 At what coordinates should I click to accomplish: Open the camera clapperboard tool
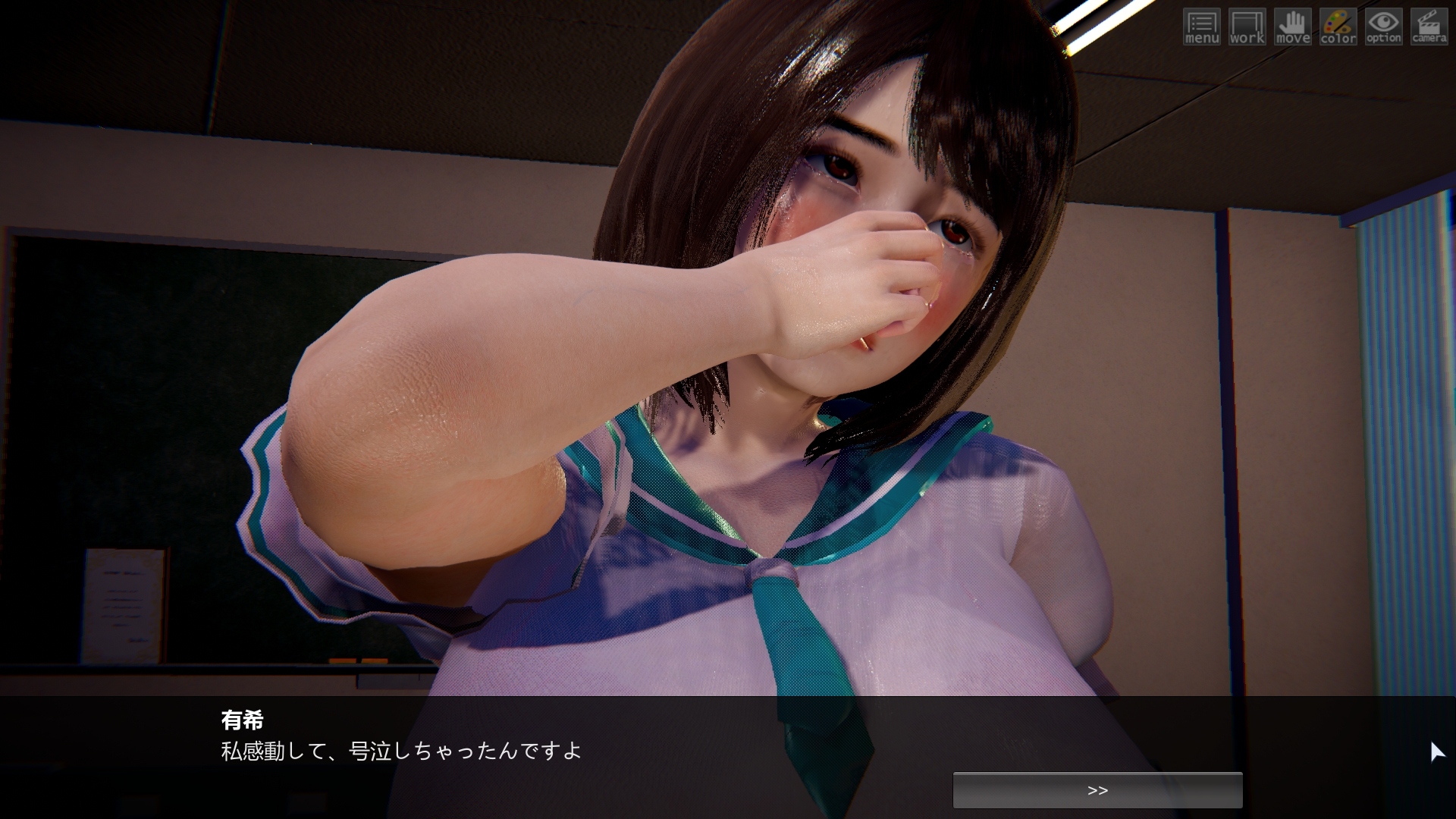tap(1429, 27)
